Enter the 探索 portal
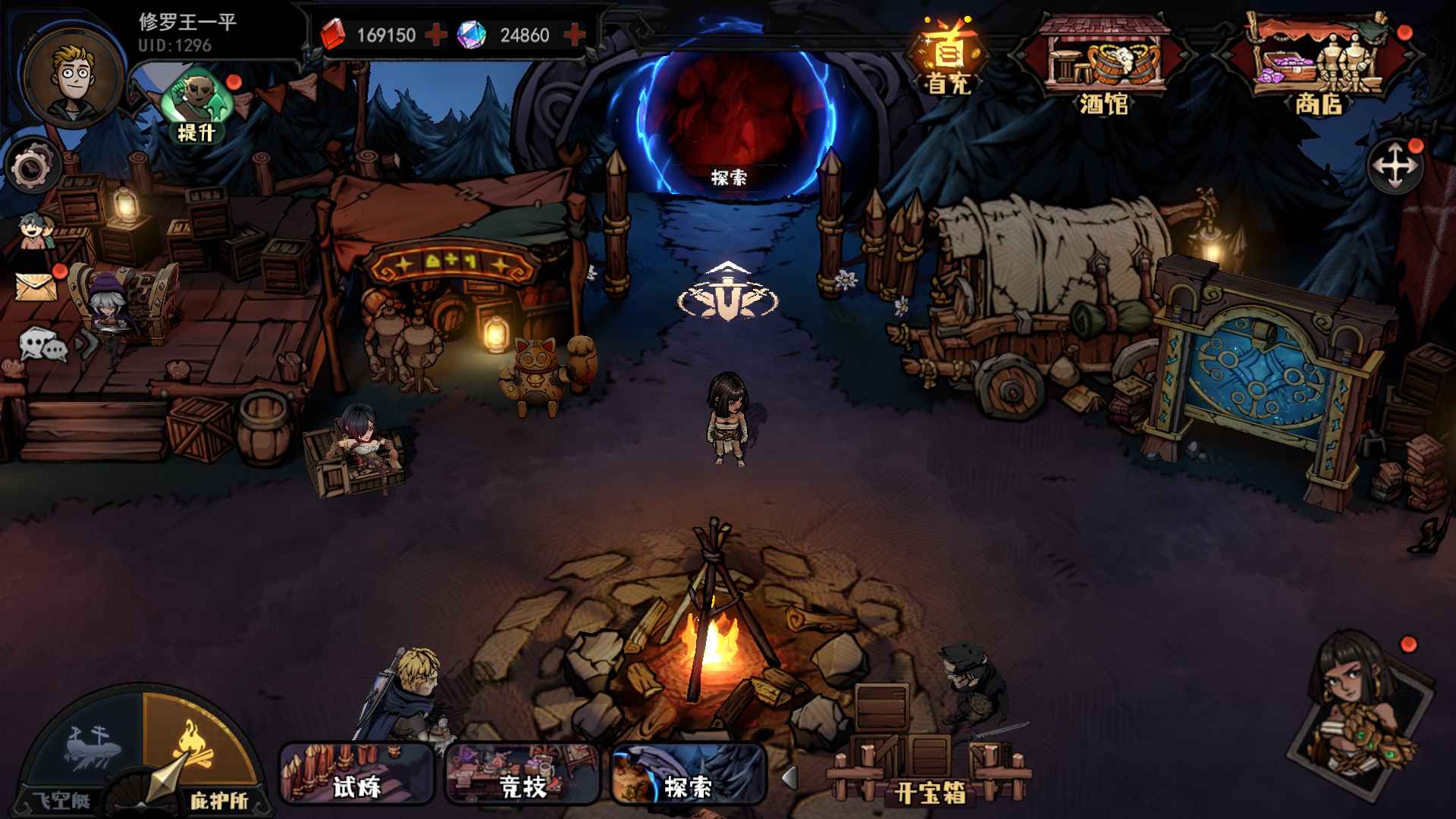This screenshot has height=819, width=1456. click(x=729, y=121)
